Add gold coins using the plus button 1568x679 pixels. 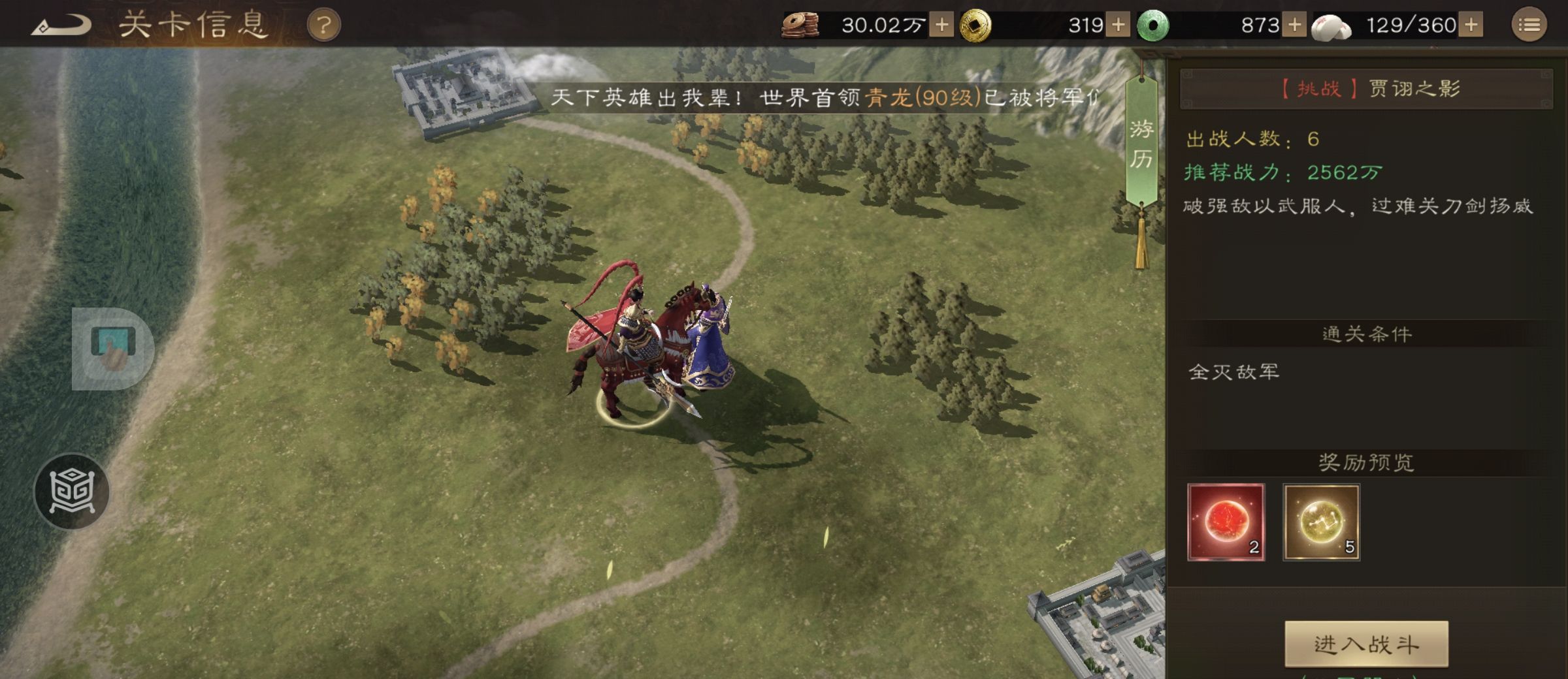pos(1118,25)
